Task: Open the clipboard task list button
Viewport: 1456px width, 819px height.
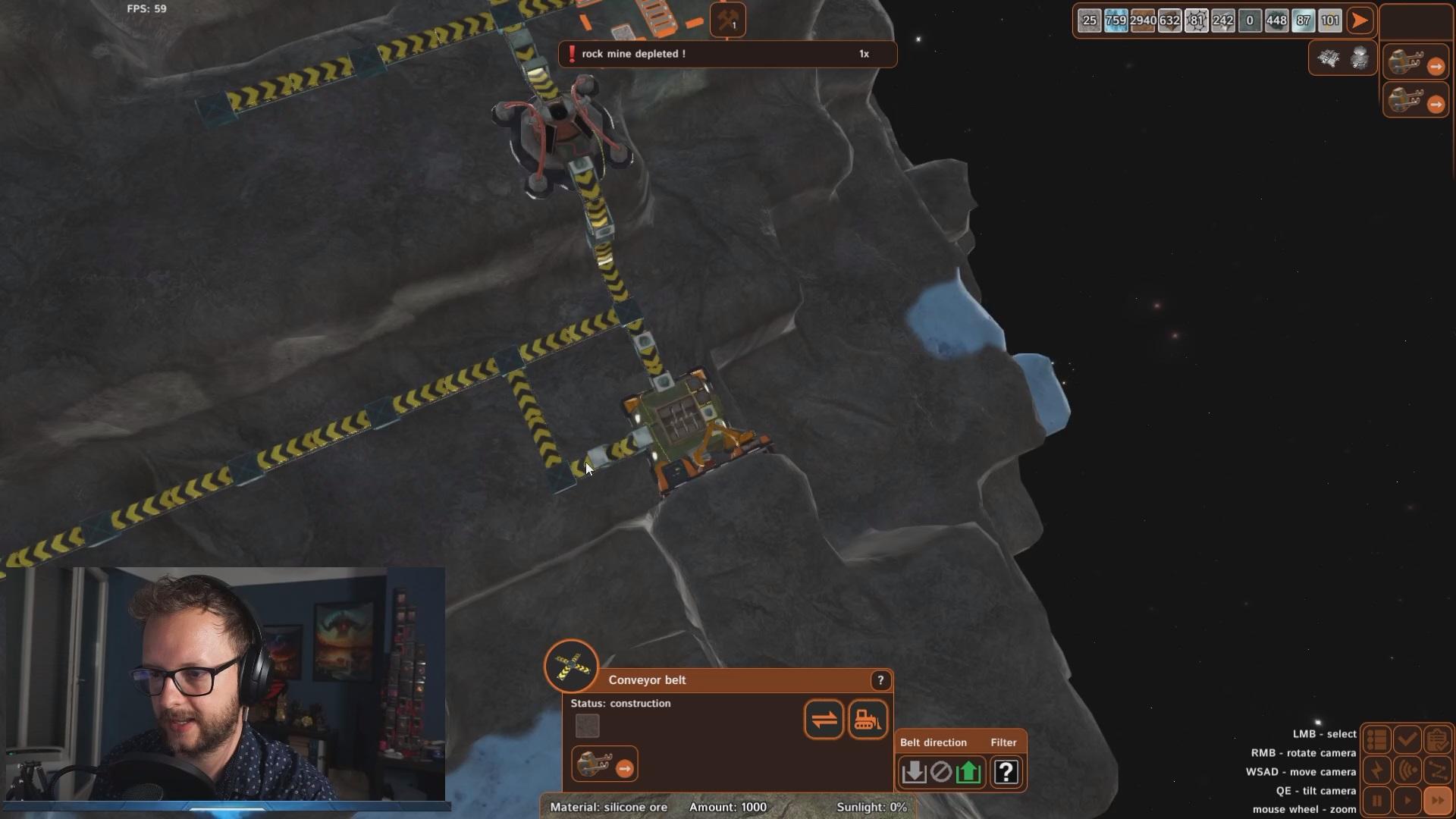Action: click(1437, 739)
